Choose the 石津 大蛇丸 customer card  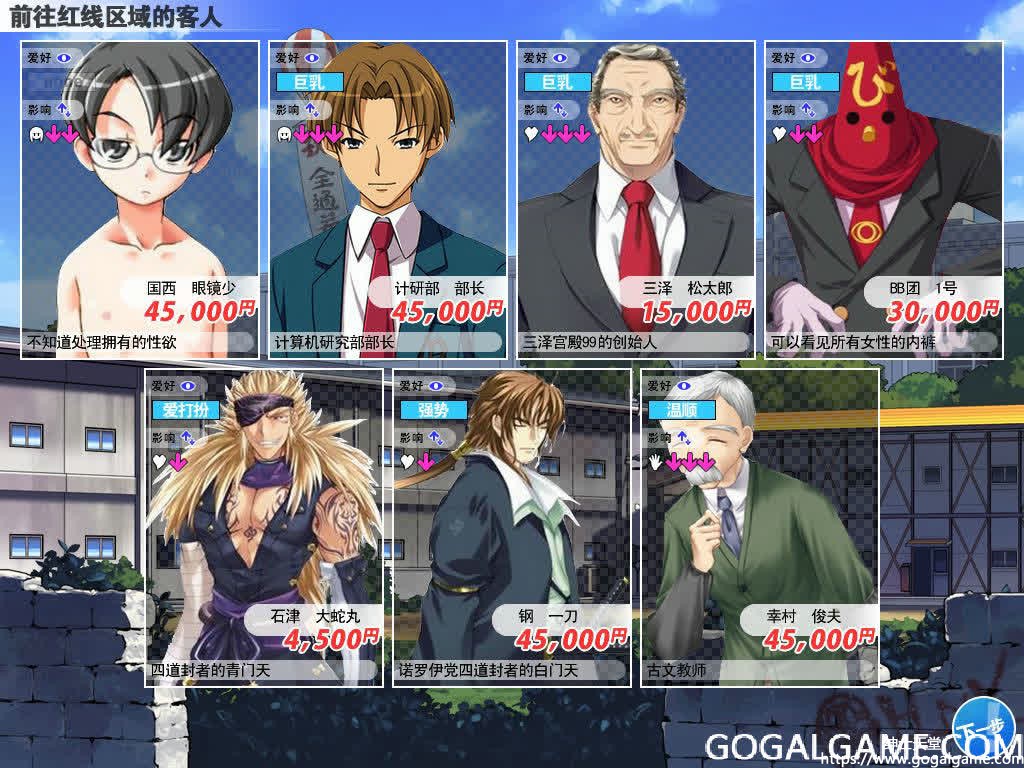[x=264, y=527]
